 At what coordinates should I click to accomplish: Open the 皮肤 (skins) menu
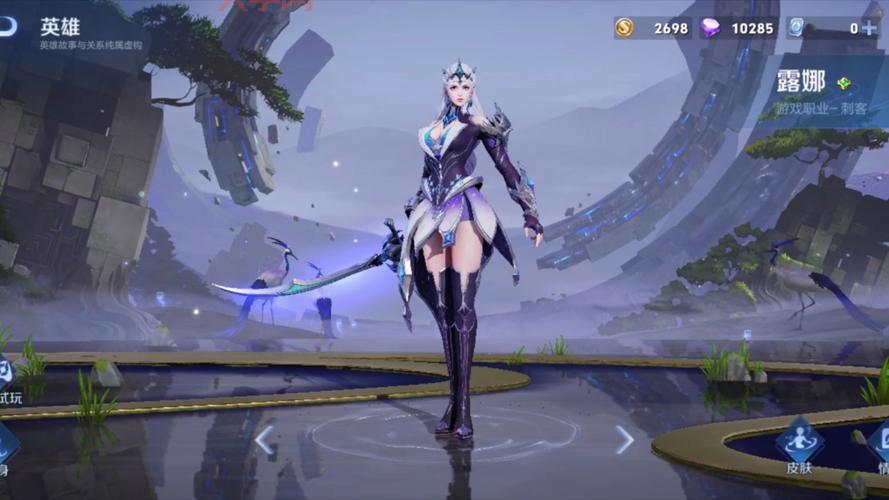(799, 445)
